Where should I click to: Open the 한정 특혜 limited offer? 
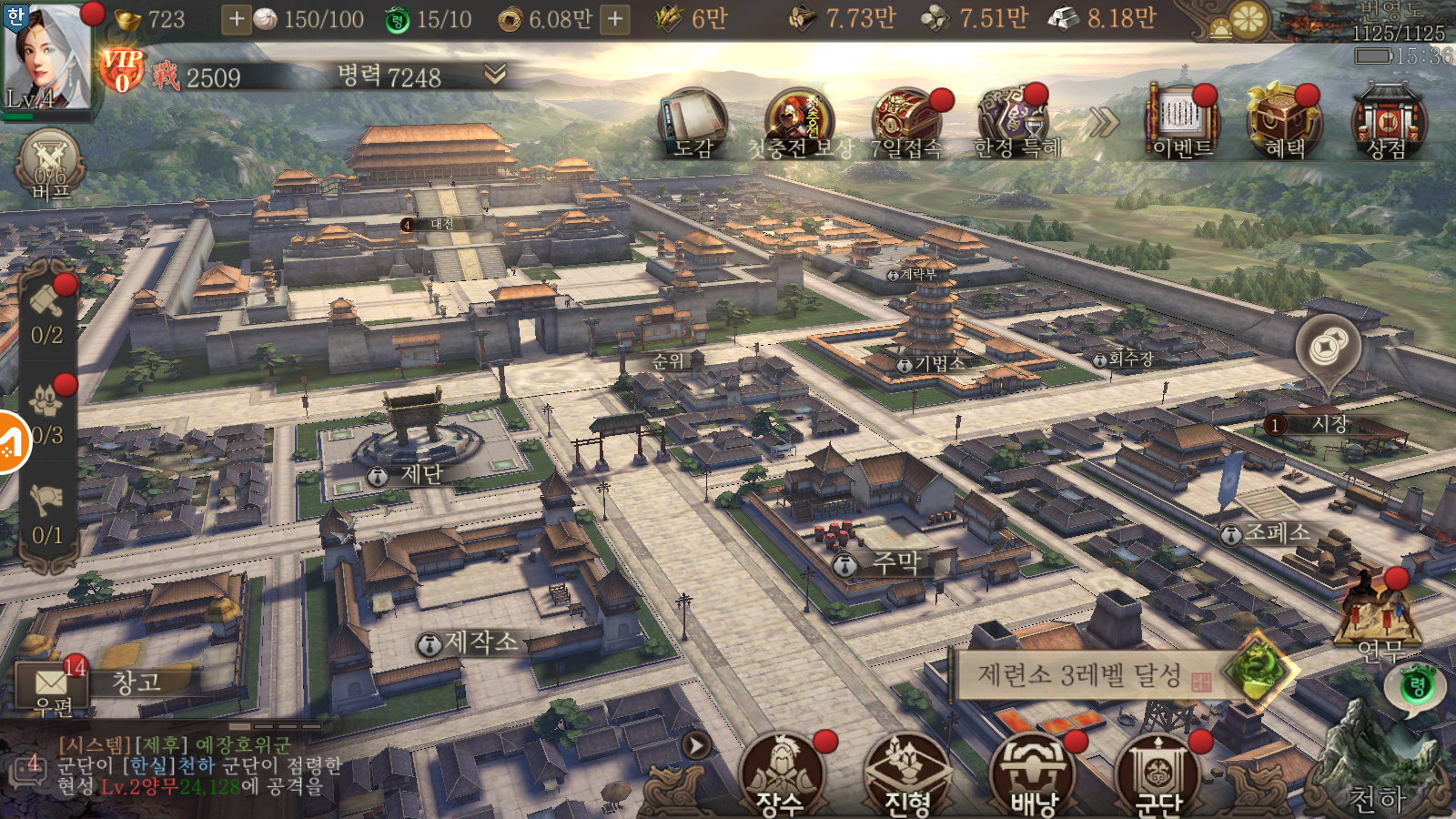click(x=1016, y=124)
